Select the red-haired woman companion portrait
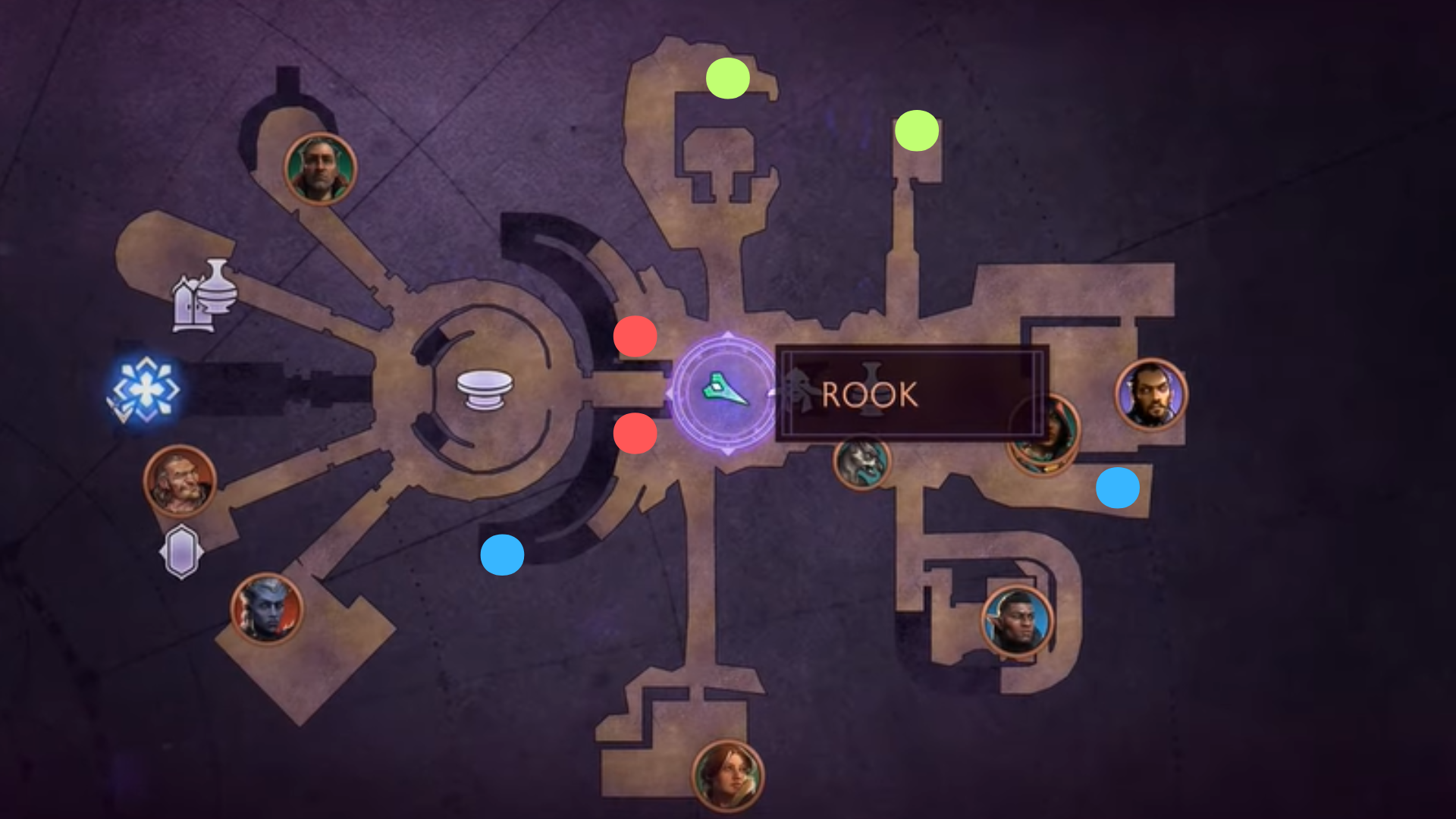The width and height of the screenshot is (1456, 819). 728,776
